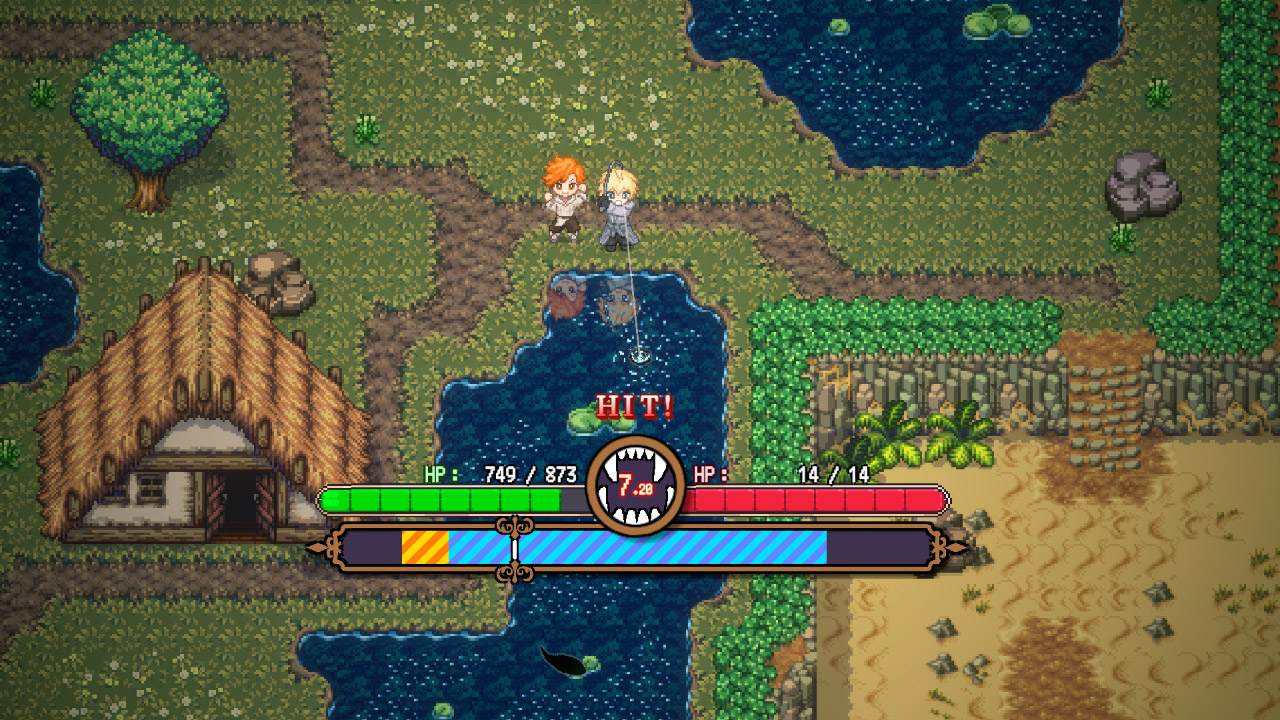Click the right ornate scroll of the gauge frame
This screenshot has height=720, width=1280.
click(939, 546)
